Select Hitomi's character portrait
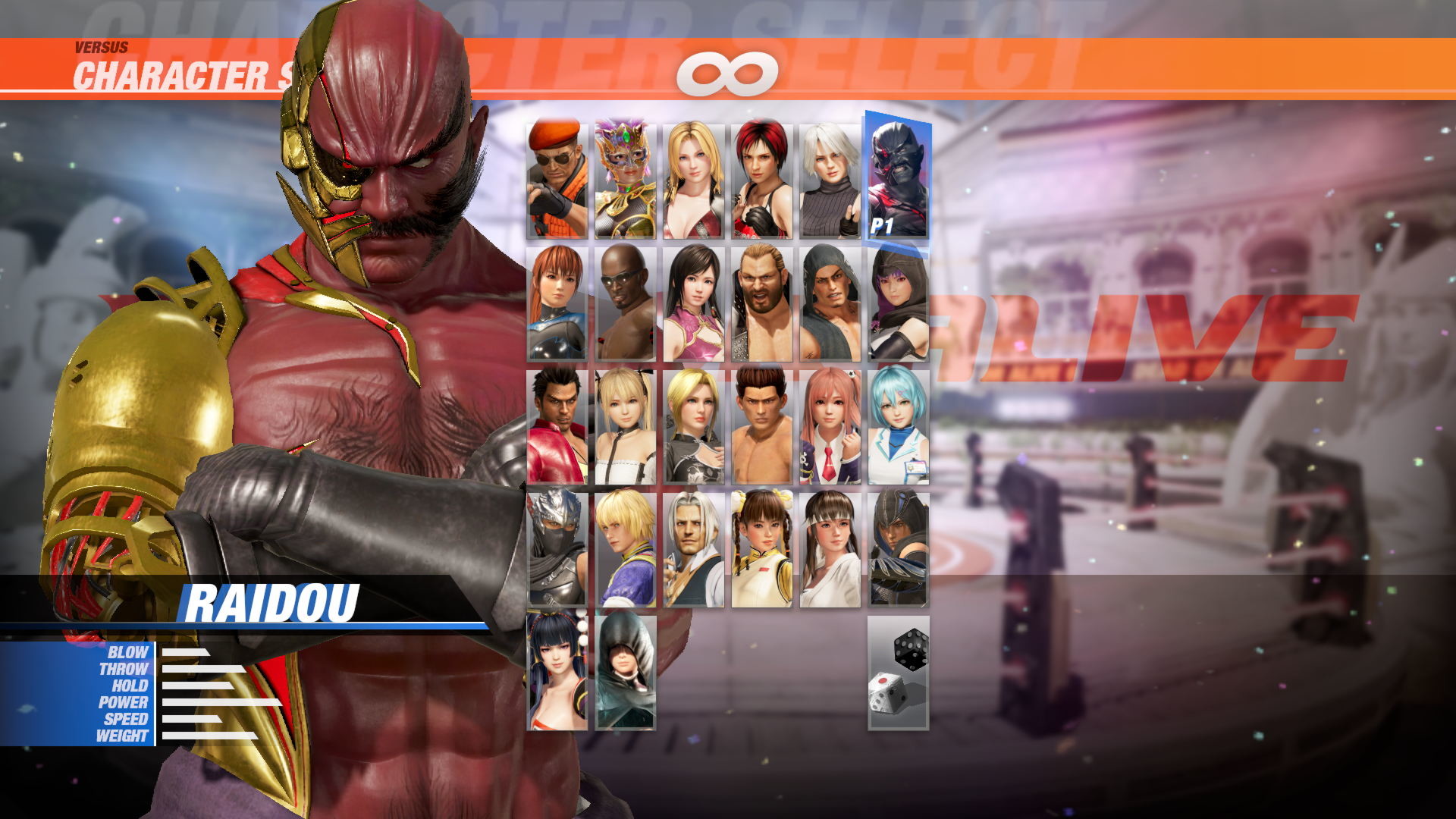 click(830, 550)
